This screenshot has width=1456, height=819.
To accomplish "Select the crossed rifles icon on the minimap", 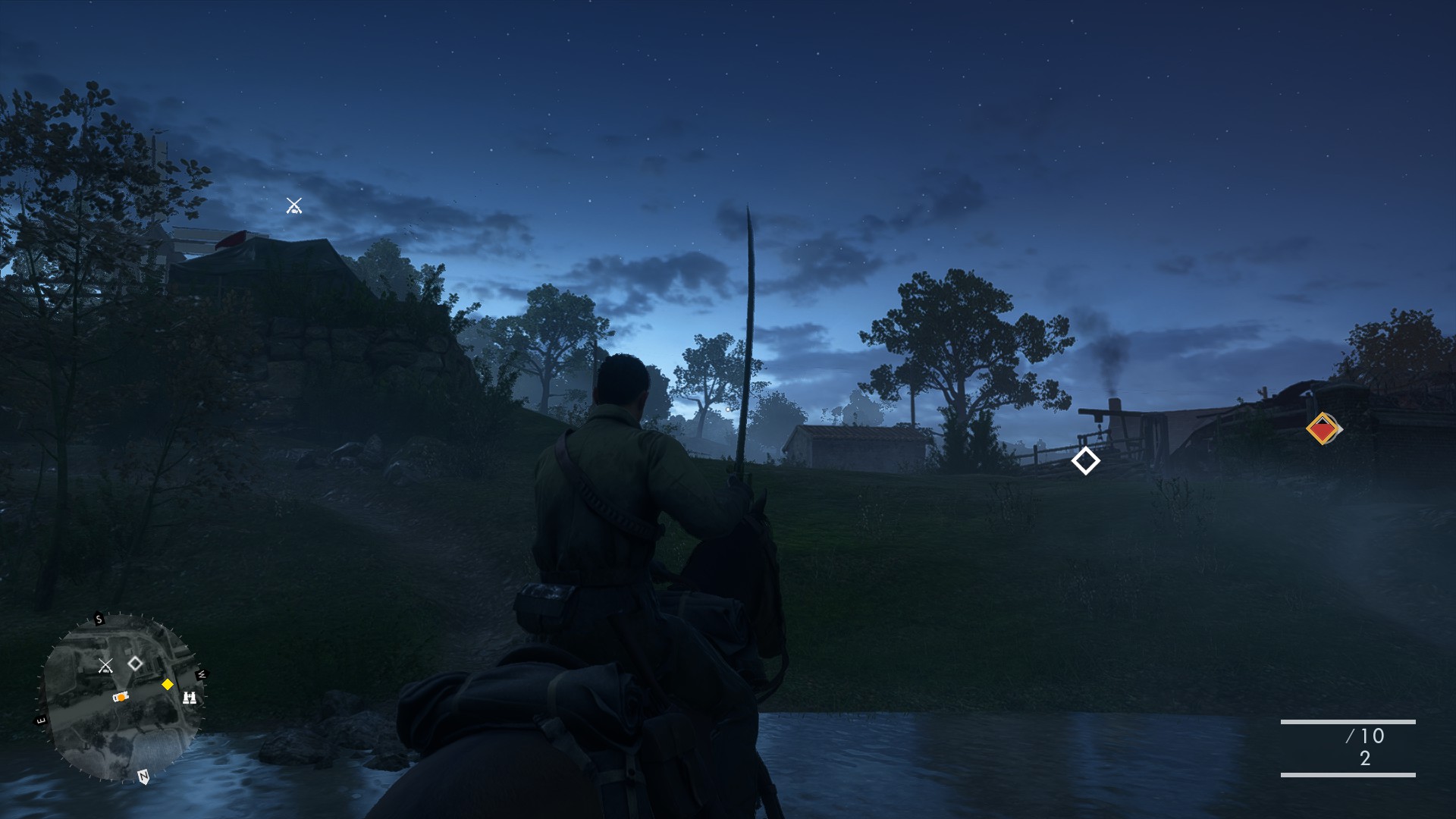I will (x=105, y=666).
